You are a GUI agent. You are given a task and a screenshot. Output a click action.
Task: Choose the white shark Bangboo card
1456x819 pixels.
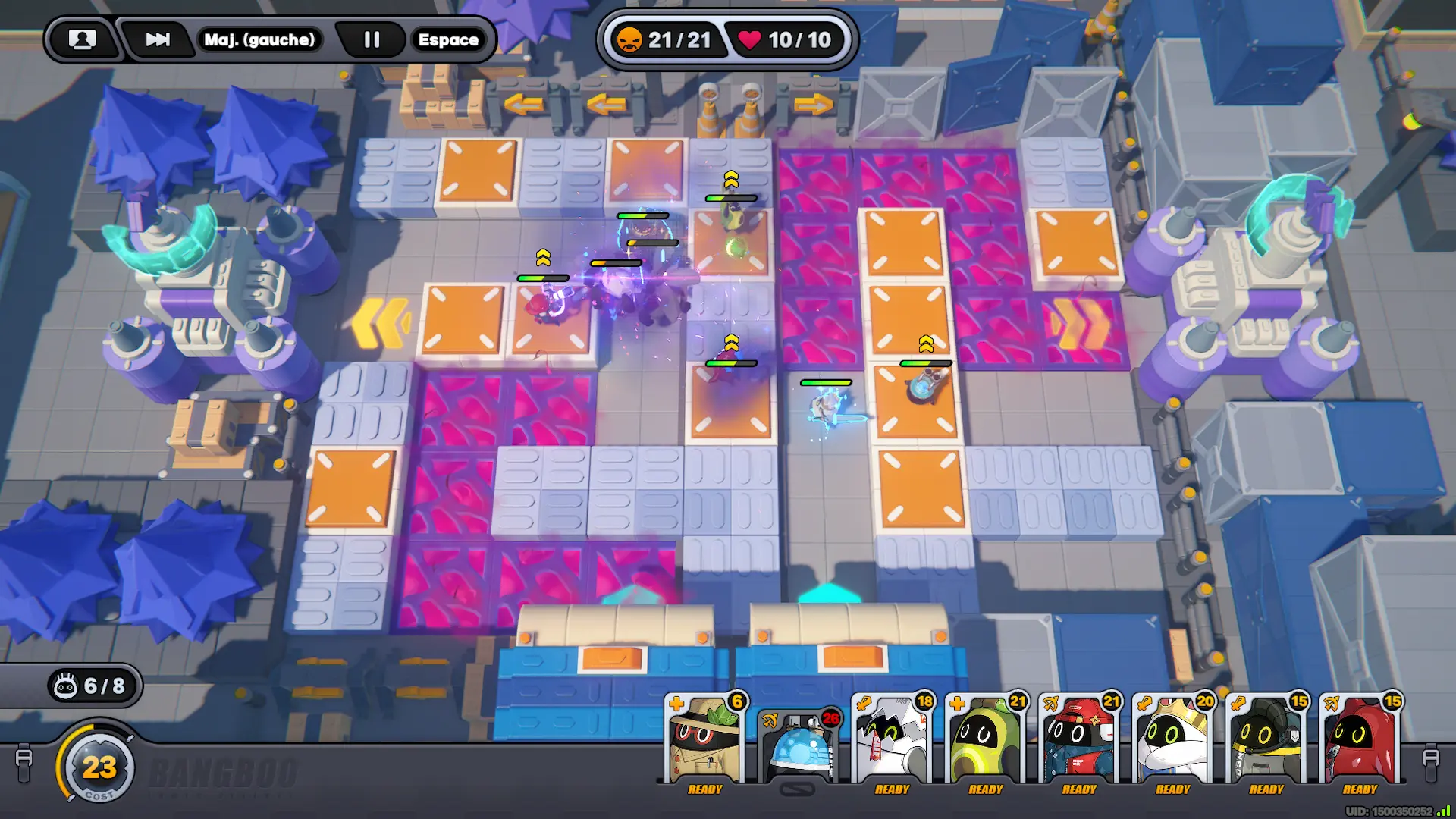pos(892,741)
